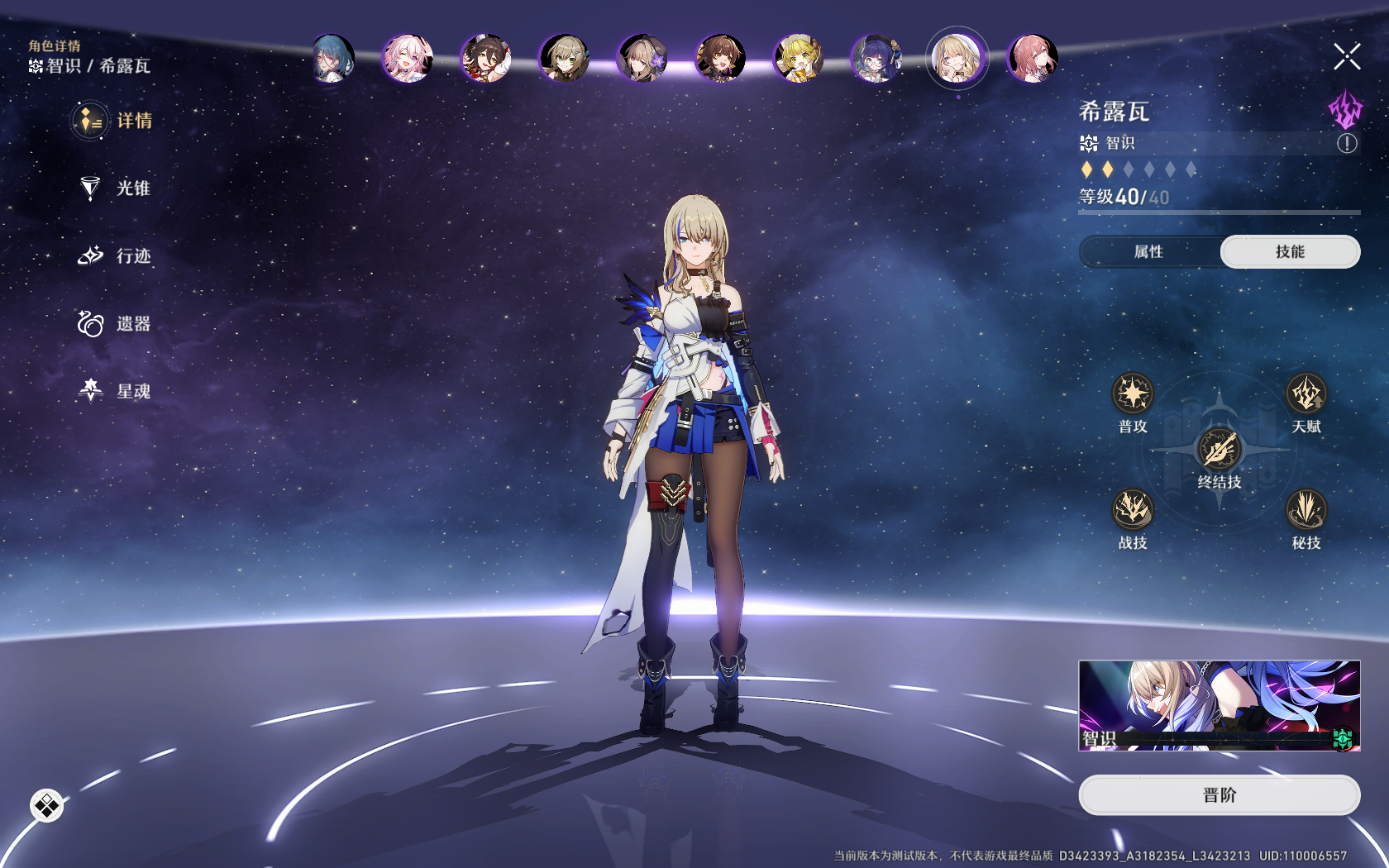The image size is (1389, 868).
Task: Click the diamond icon in bottom-left corner
Action: click(47, 805)
